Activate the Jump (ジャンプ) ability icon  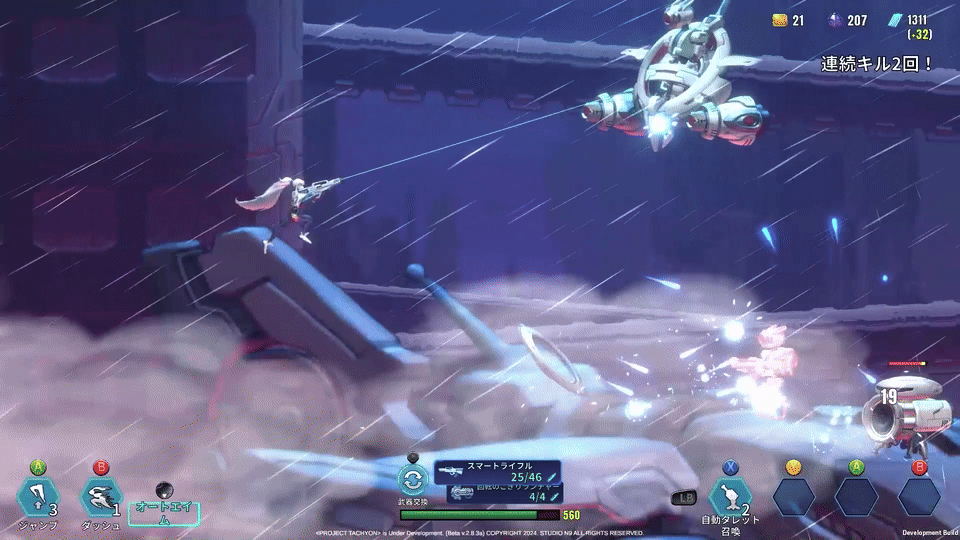coord(38,497)
